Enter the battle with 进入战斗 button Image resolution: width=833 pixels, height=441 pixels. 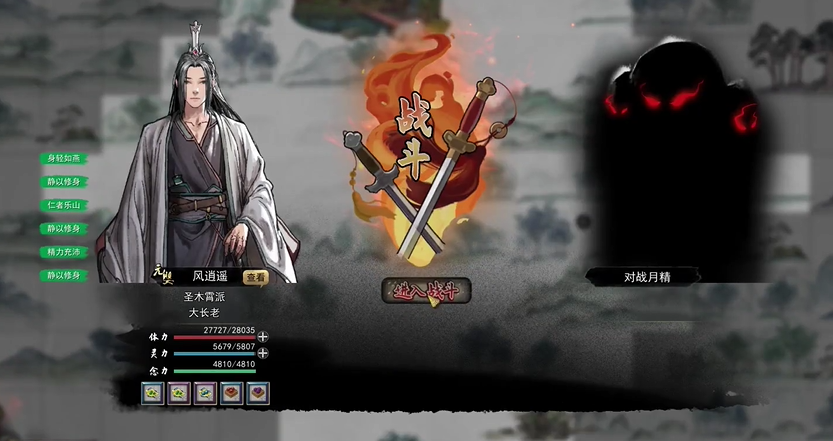(x=426, y=291)
